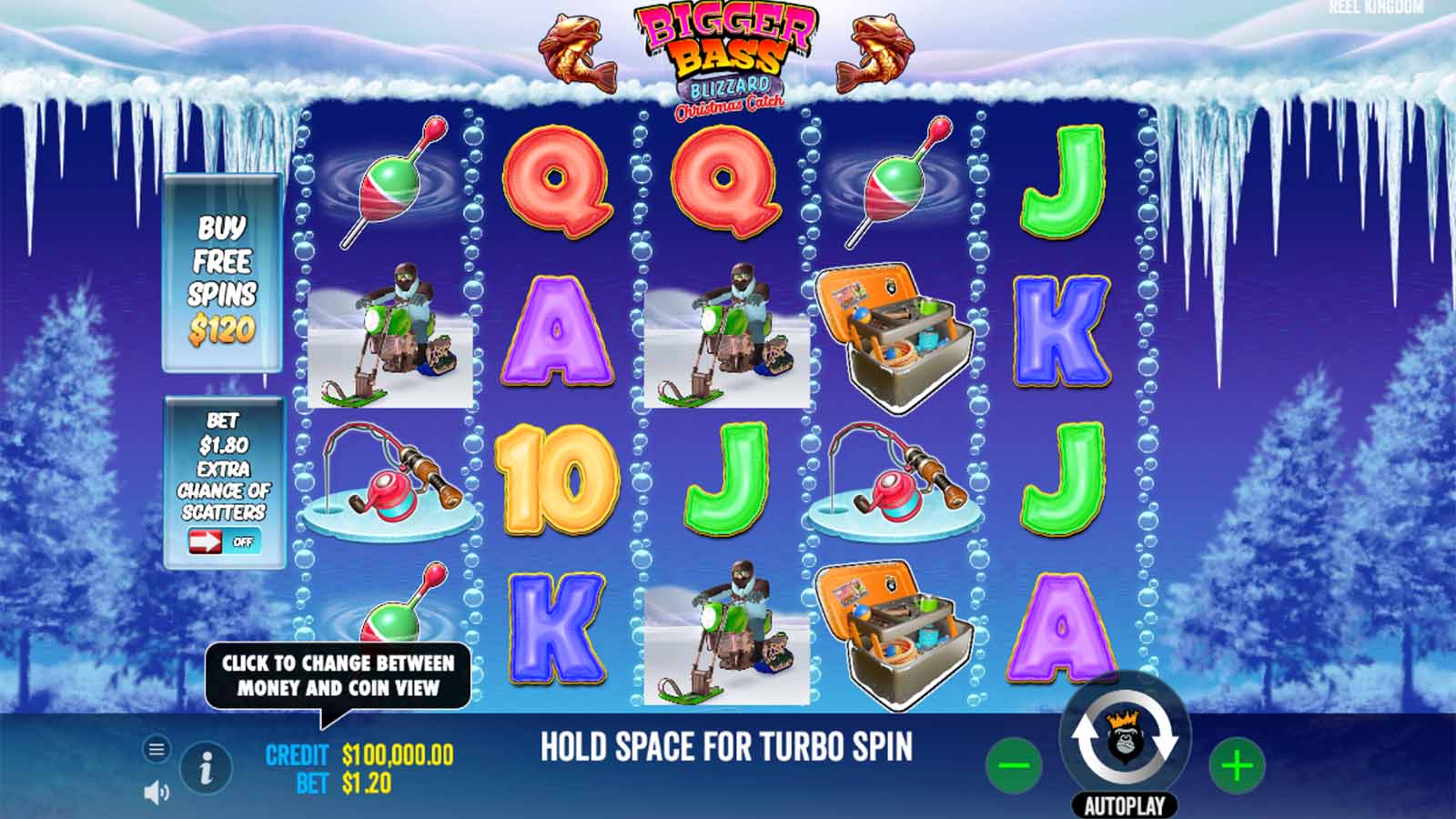
Task: Increase the bet with the plus button
Action: [x=1237, y=765]
